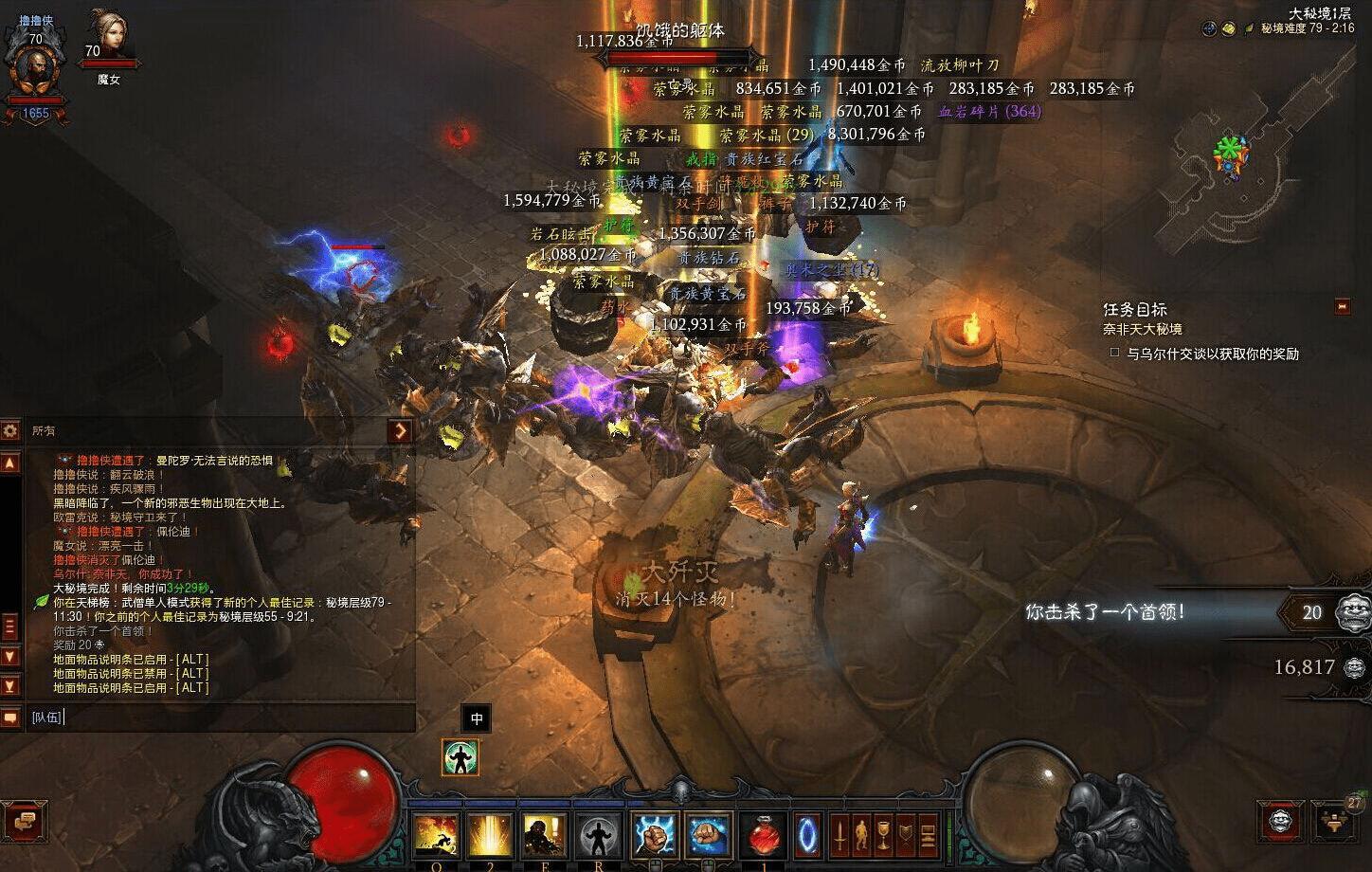Viewport: 1372px width, 872px height.
Task: Collapse the 任务目标 quest tracker
Action: click(x=1342, y=306)
